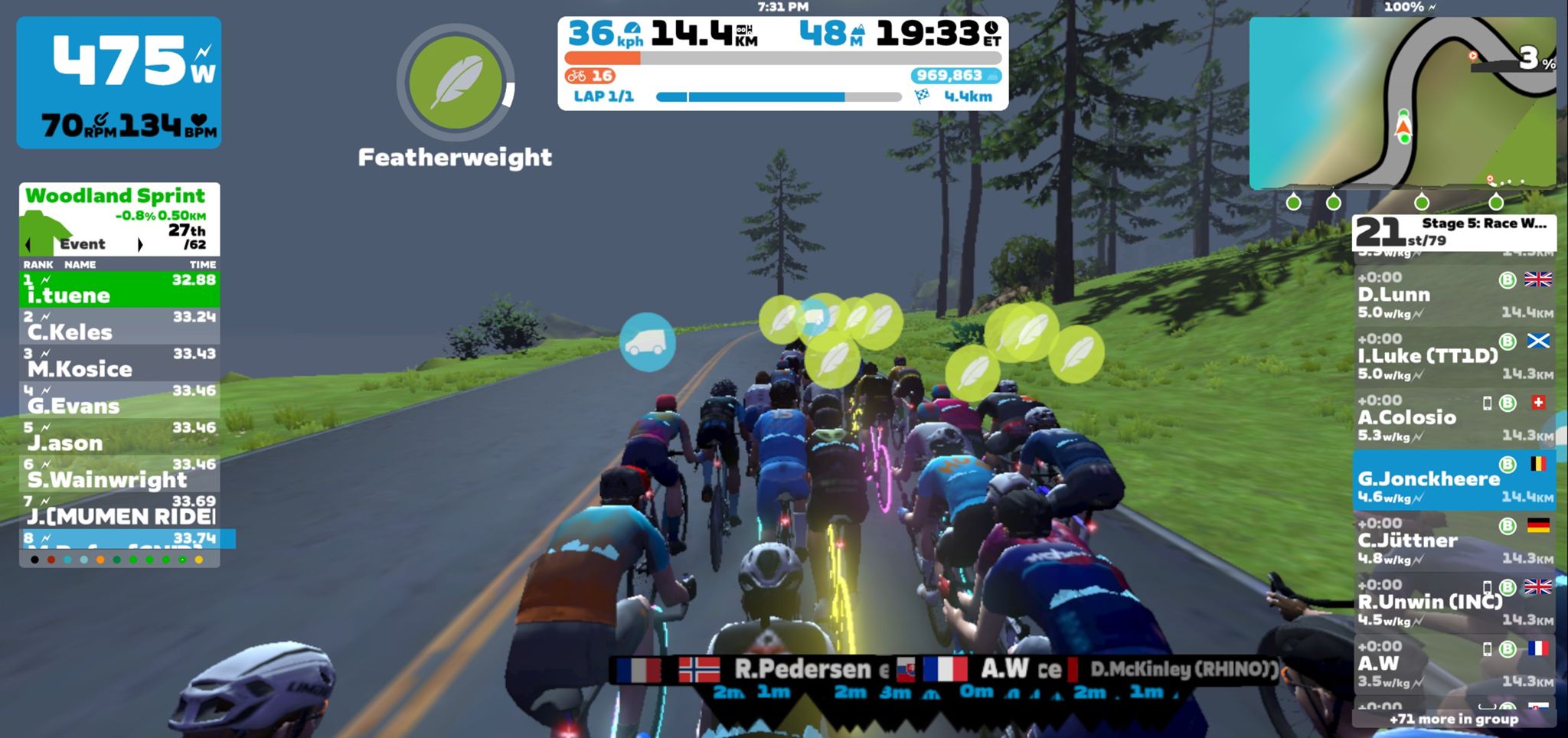Activate the Featherweight power-up

456,83
